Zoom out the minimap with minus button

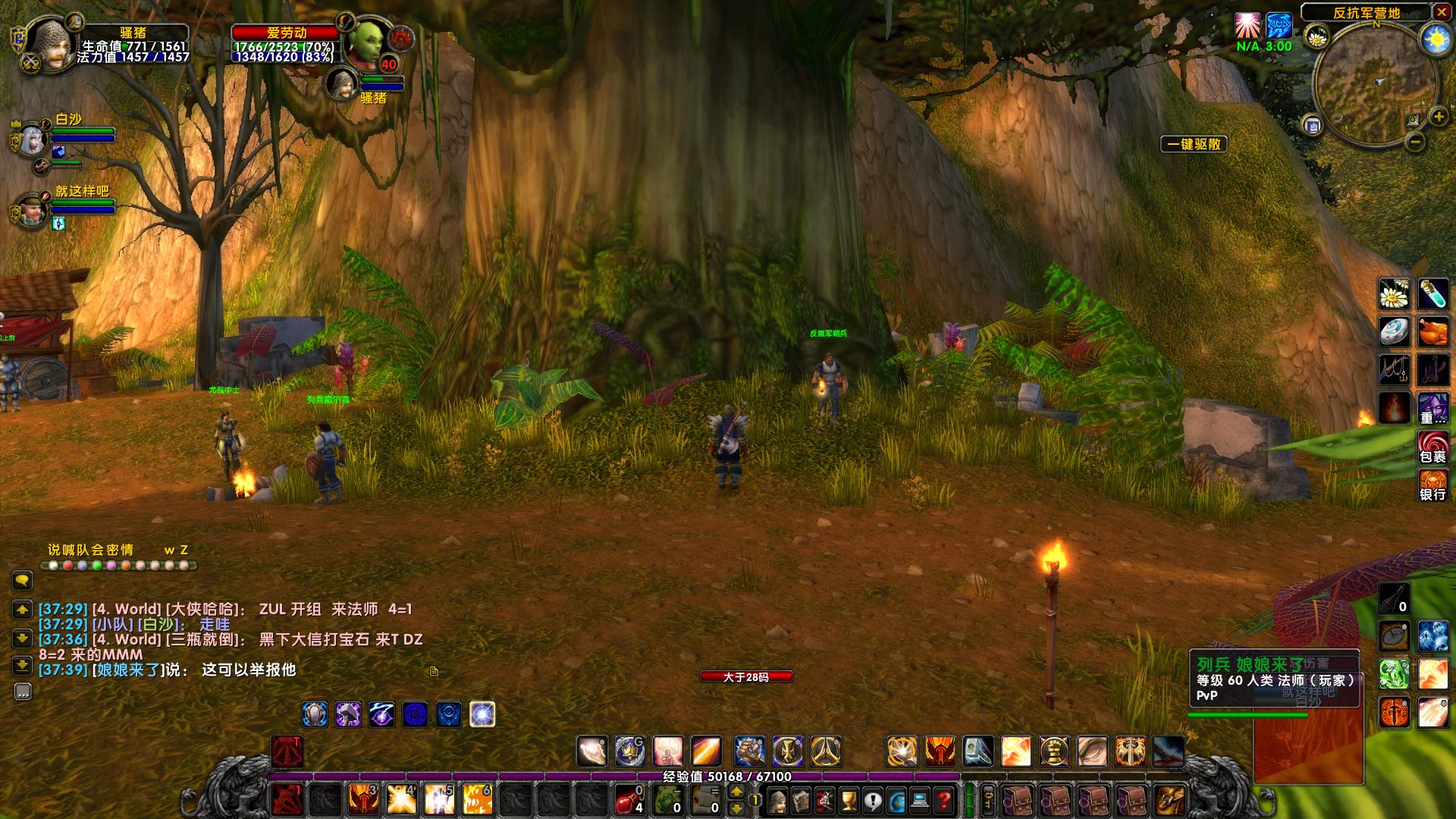point(1415,141)
